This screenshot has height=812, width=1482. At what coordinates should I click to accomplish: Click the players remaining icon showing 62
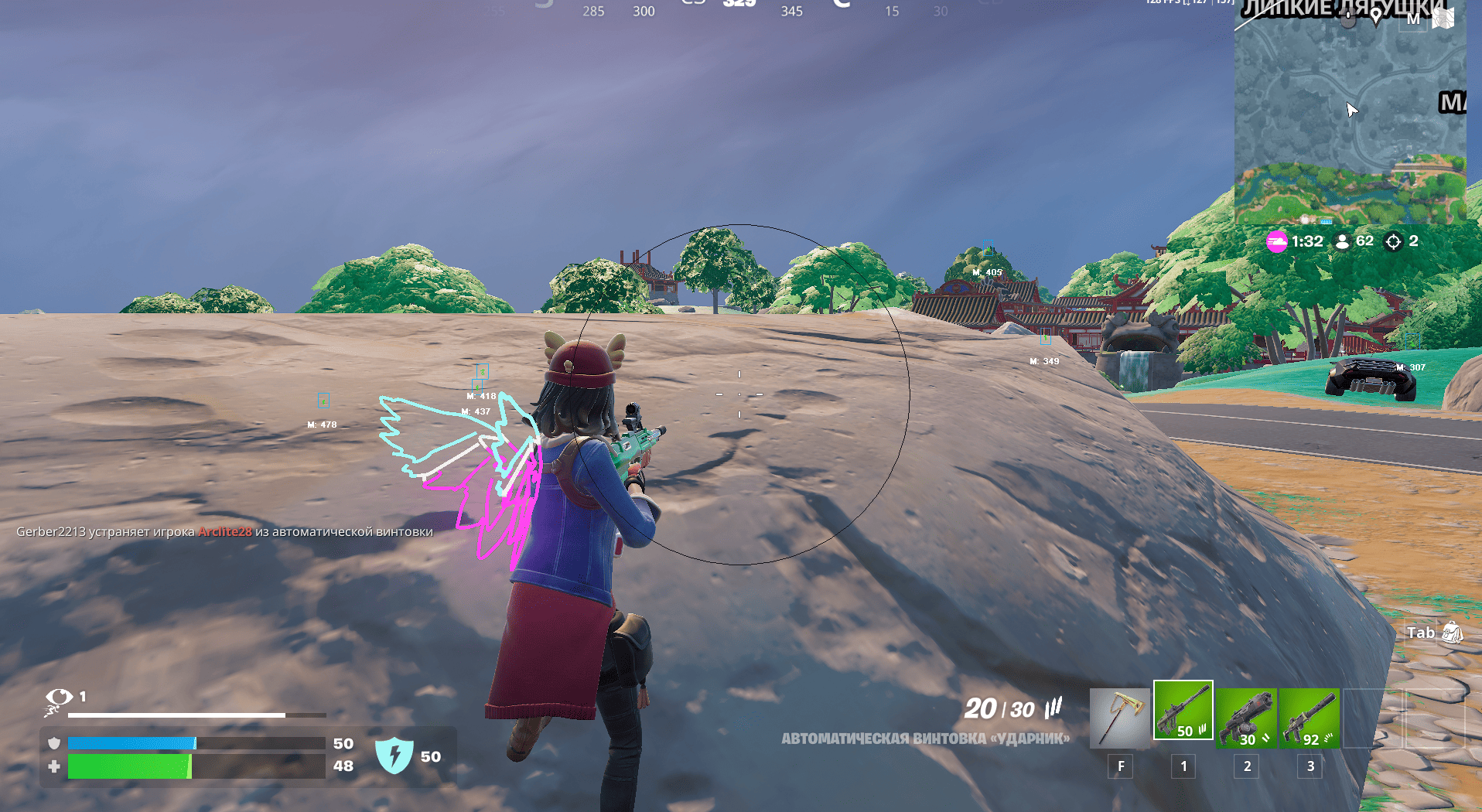click(1342, 241)
